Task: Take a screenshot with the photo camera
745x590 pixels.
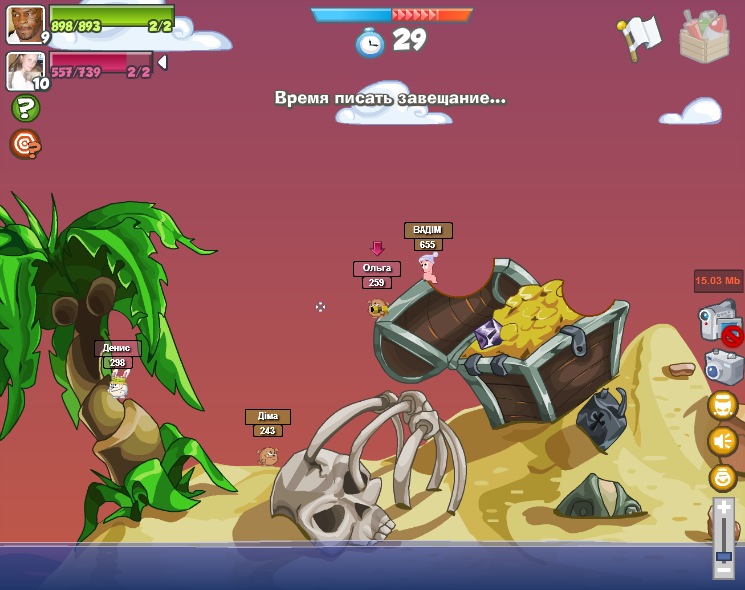Action: [723, 367]
